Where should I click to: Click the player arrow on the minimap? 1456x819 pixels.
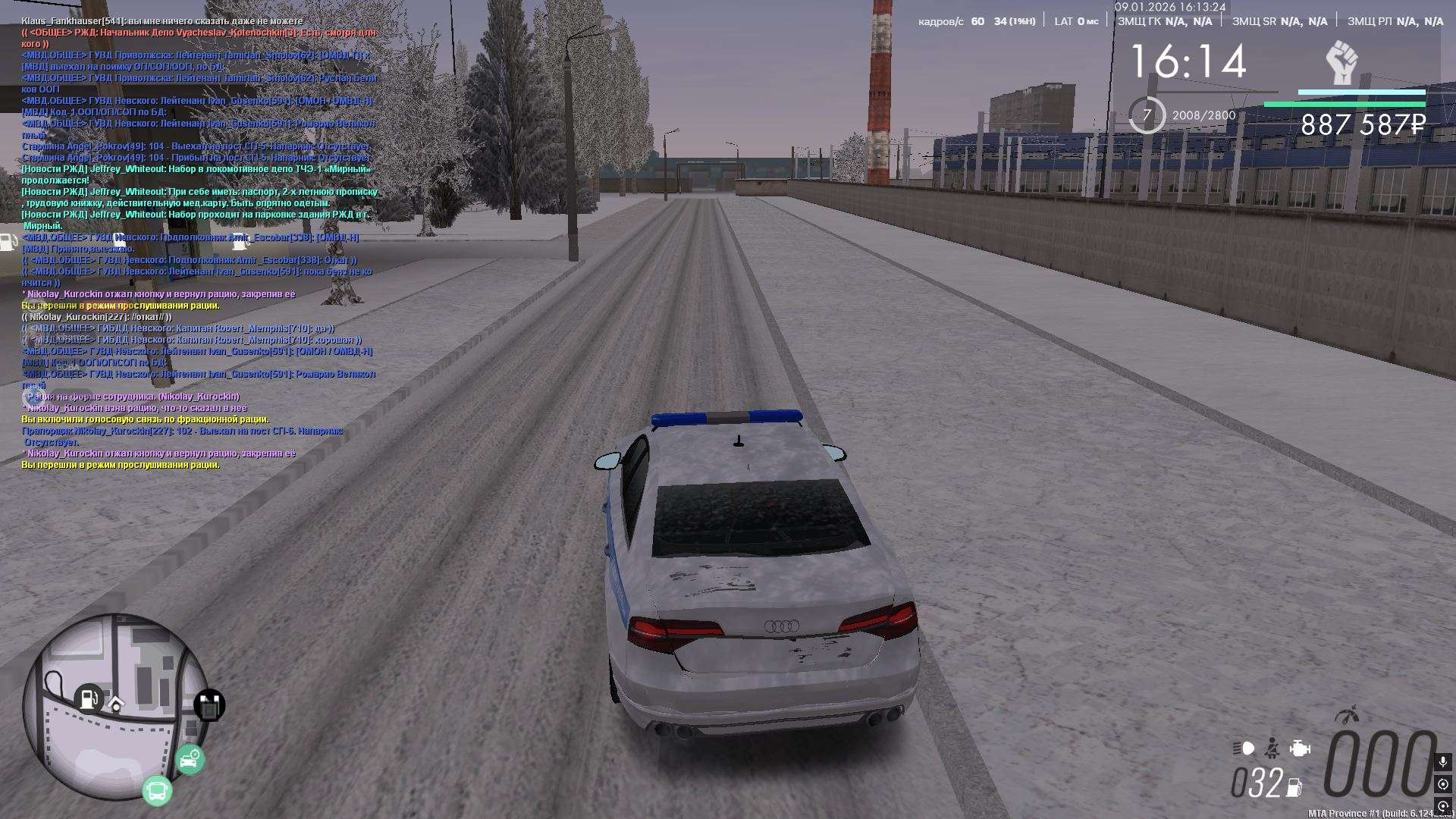point(116,704)
